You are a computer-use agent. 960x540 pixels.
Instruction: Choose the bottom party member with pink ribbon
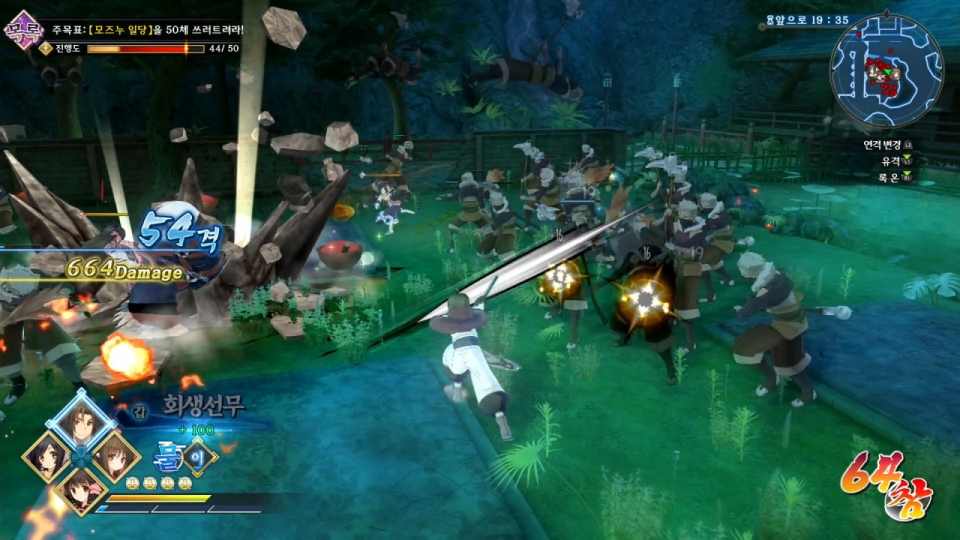coord(81,490)
